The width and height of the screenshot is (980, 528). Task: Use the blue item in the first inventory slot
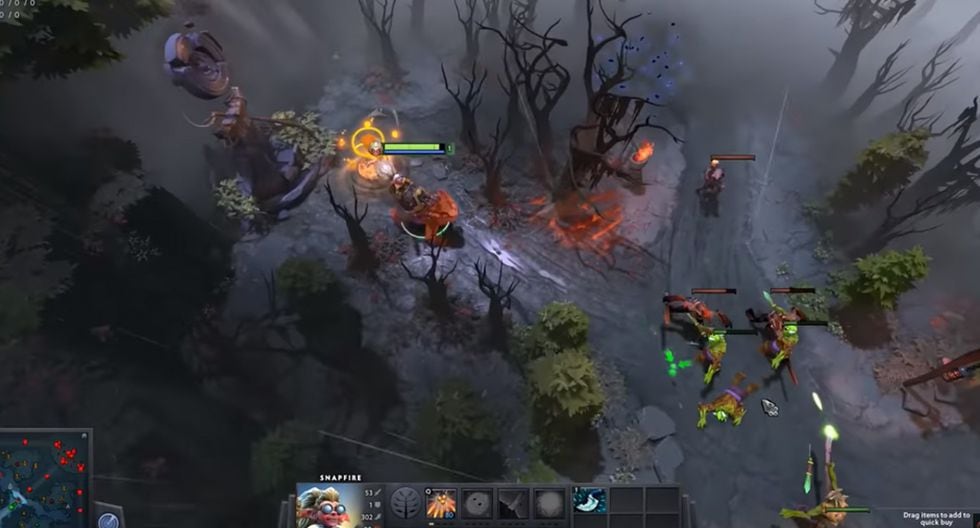pyautogui.click(x=590, y=501)
